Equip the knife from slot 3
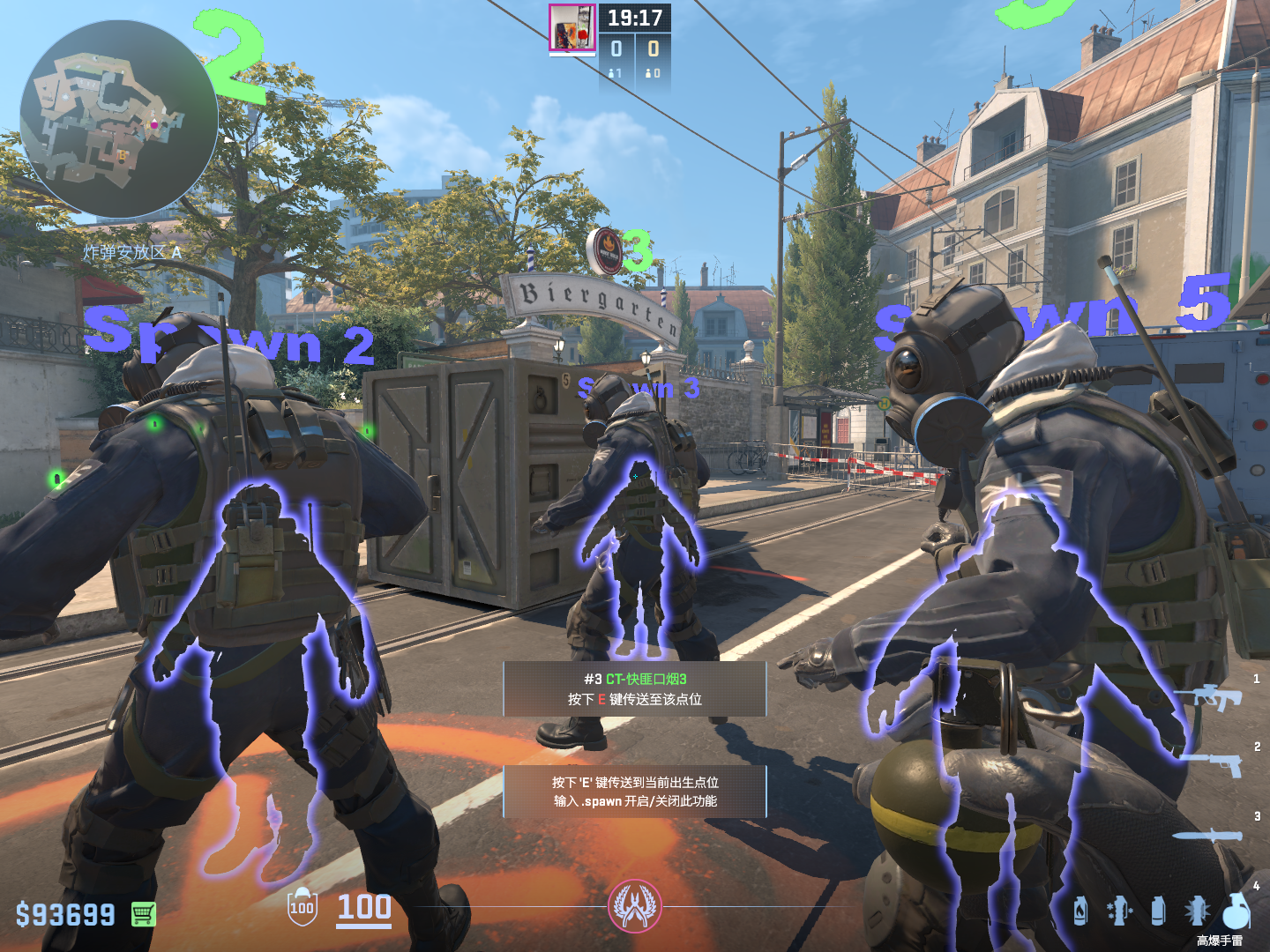The width and height of the screenshot is (1270, 952). (x=1208, y=836)
